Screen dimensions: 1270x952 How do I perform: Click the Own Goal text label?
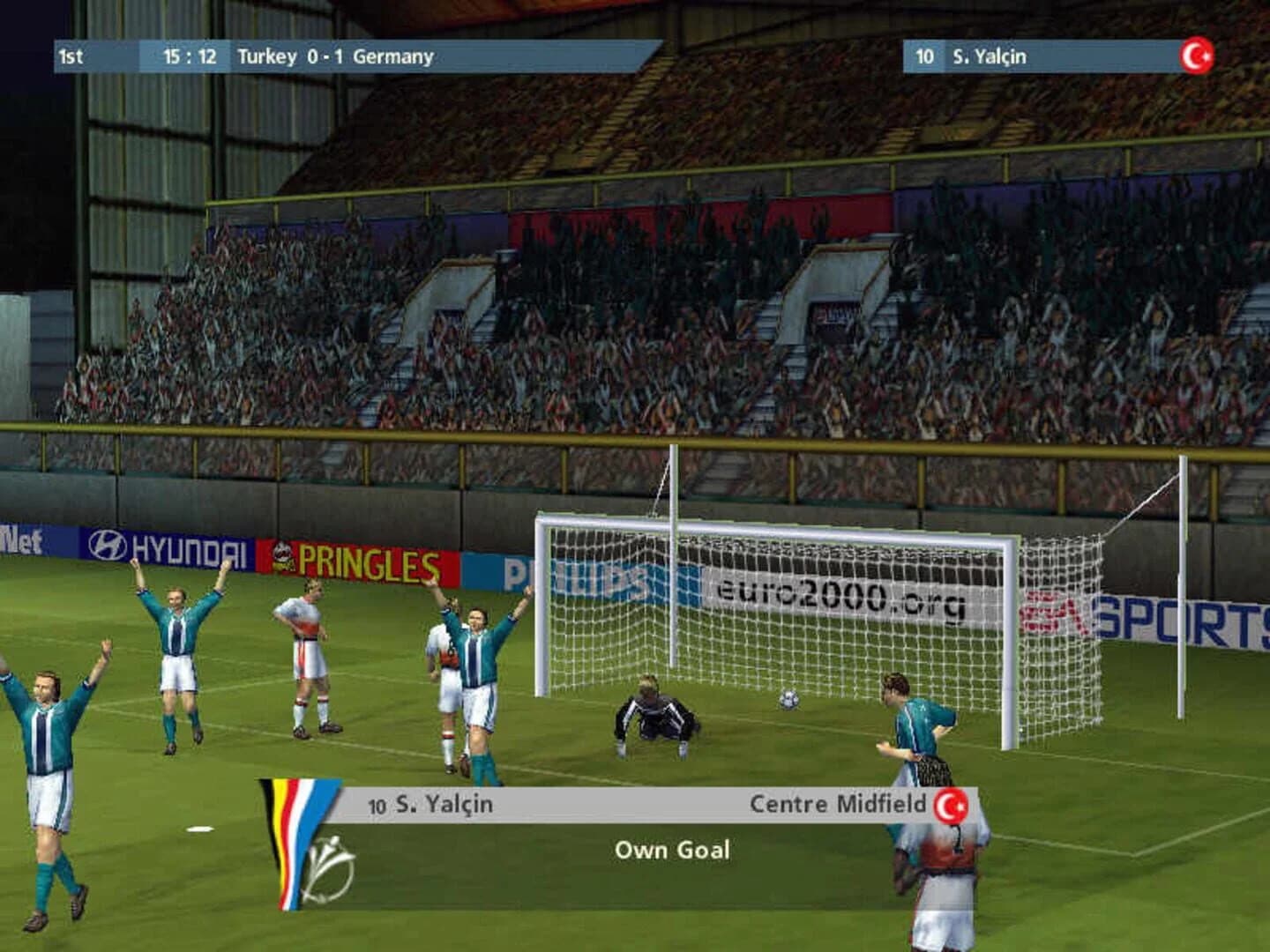pyautogui.click(x=674, y=850)
